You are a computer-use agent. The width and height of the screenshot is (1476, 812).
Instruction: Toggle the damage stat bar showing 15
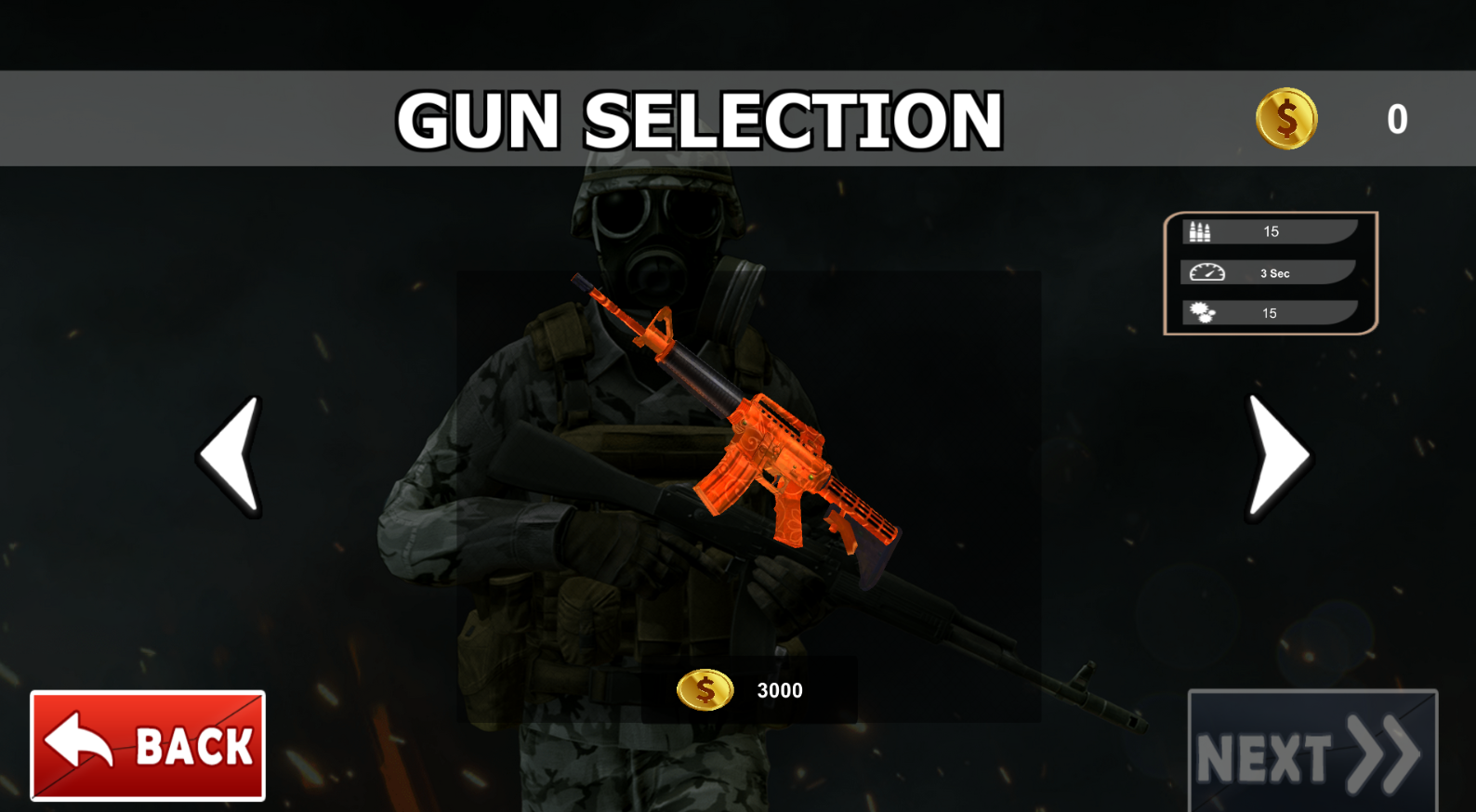1271,312
